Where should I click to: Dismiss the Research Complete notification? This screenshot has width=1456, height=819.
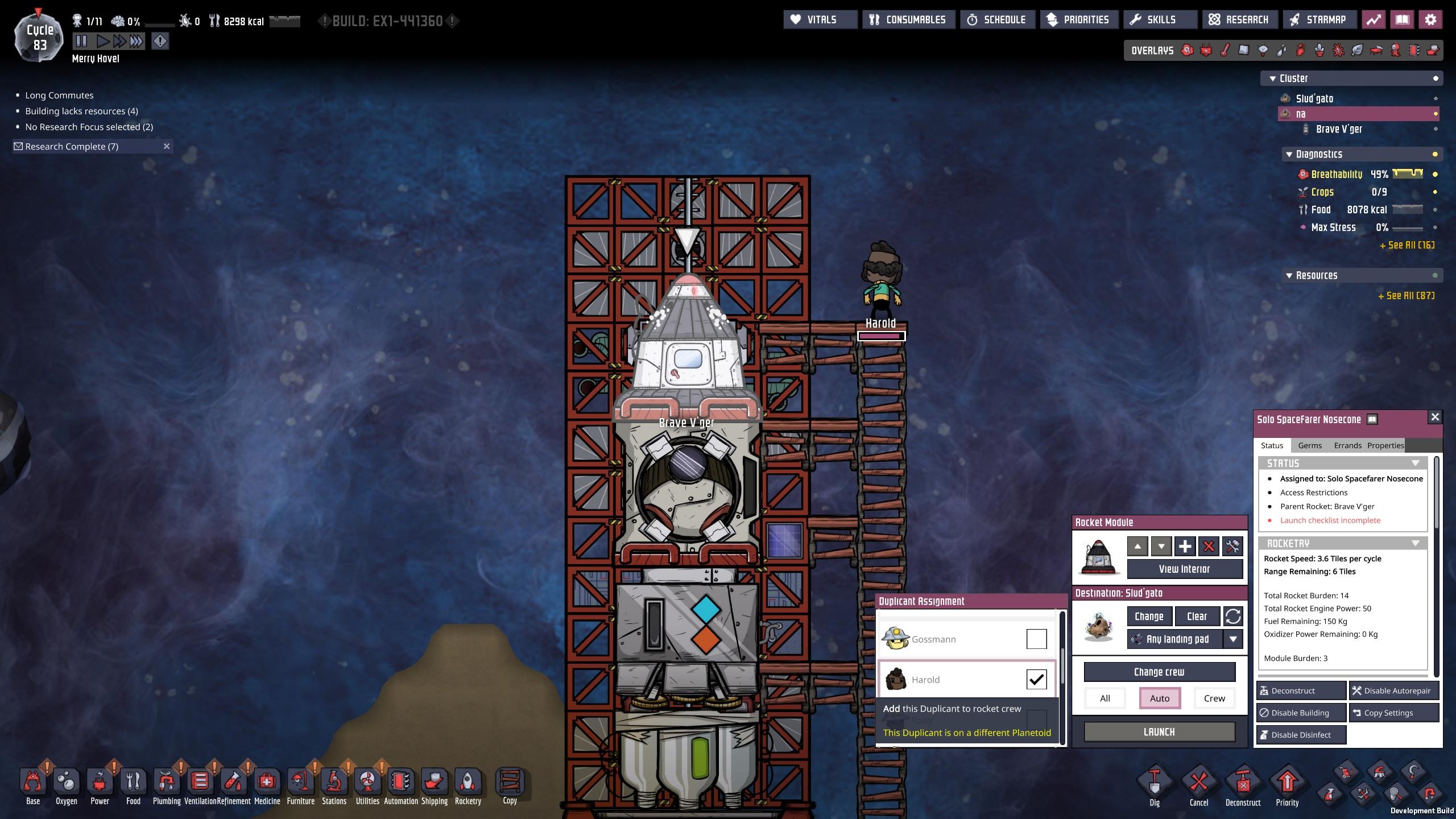[x=167, y=146]
